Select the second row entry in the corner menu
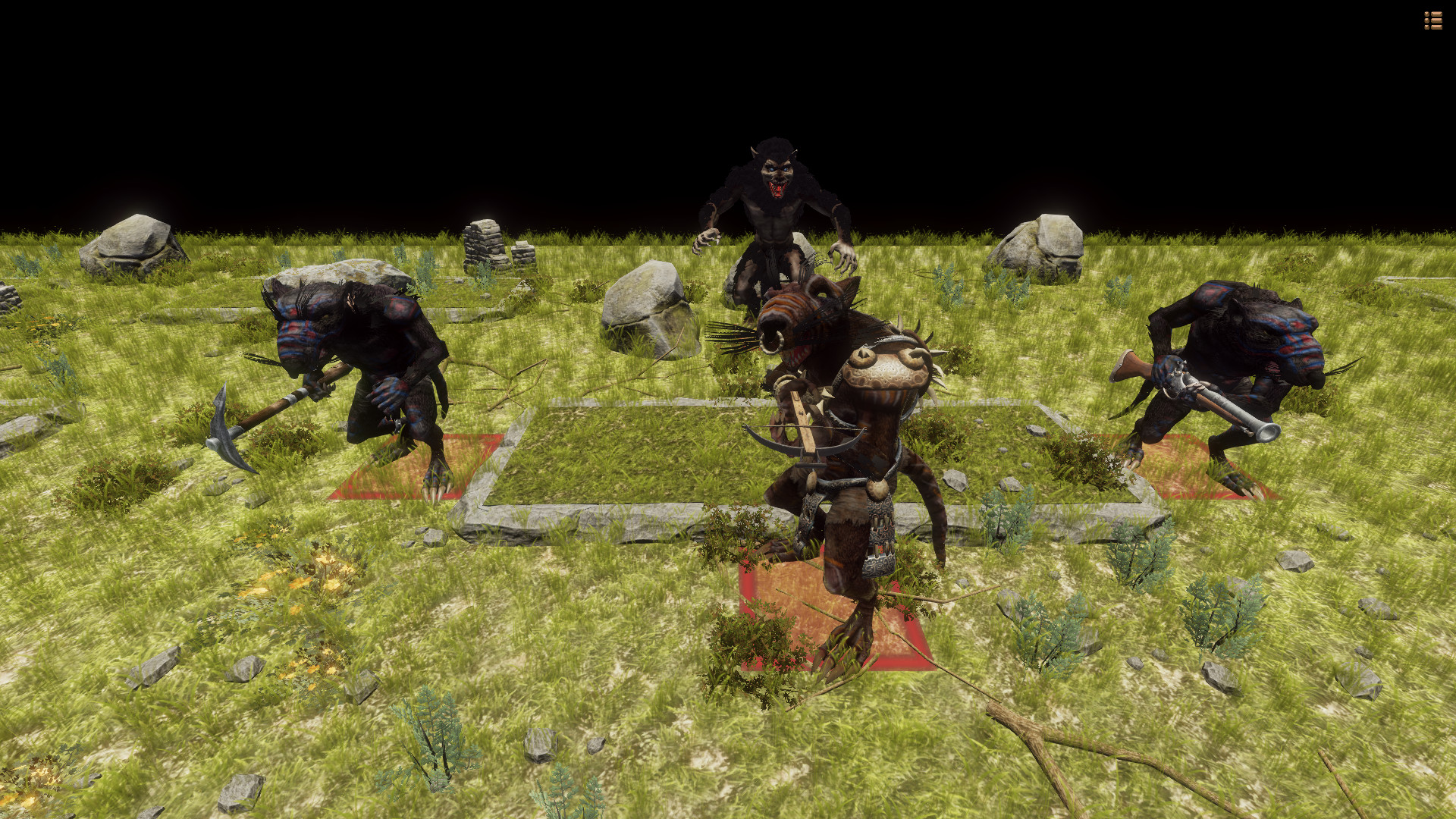Screen dimensions: 1456x819 1433,20
